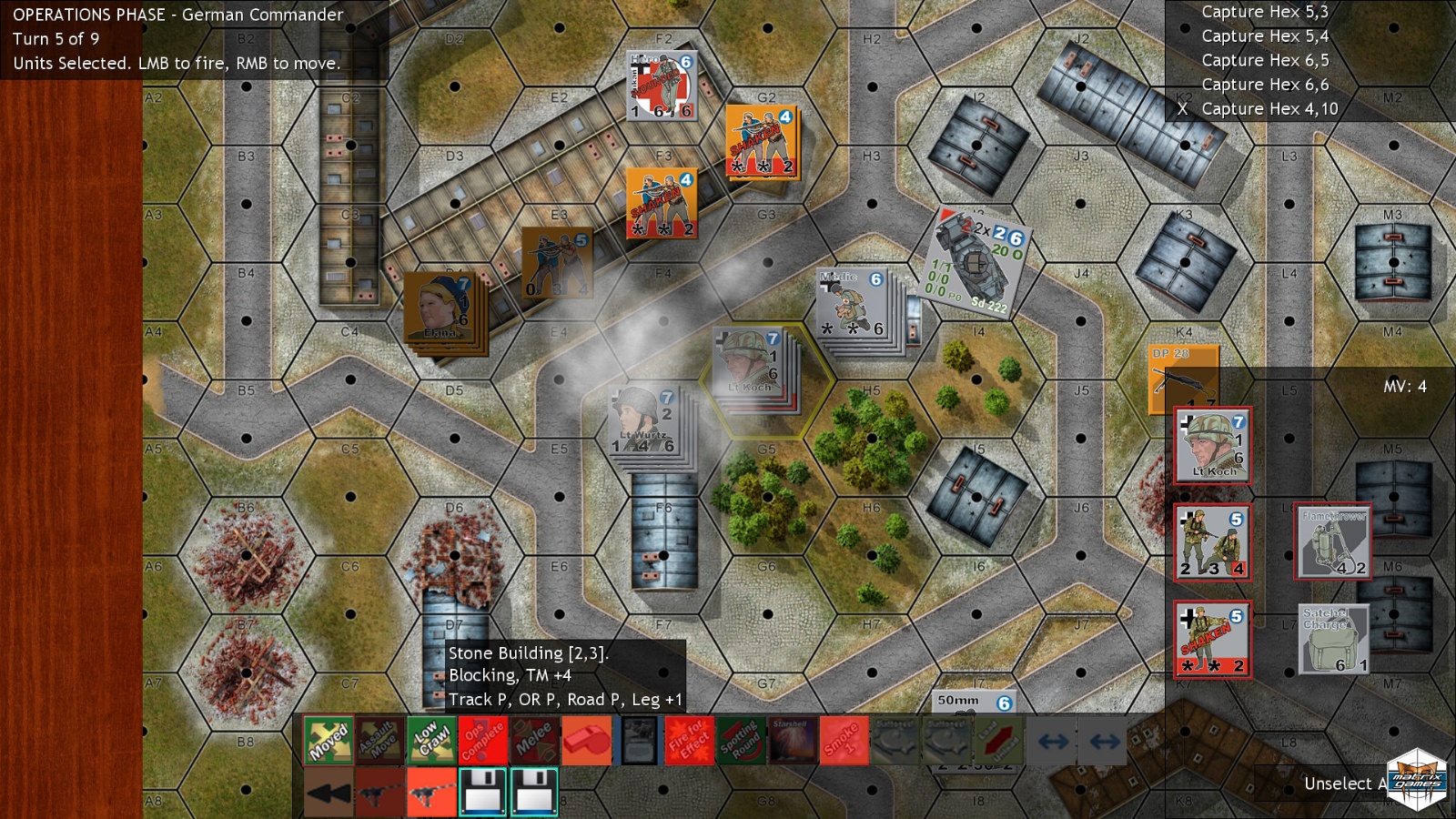
Task: Select the Lt Koch unit card
Action: point(1212,446)
